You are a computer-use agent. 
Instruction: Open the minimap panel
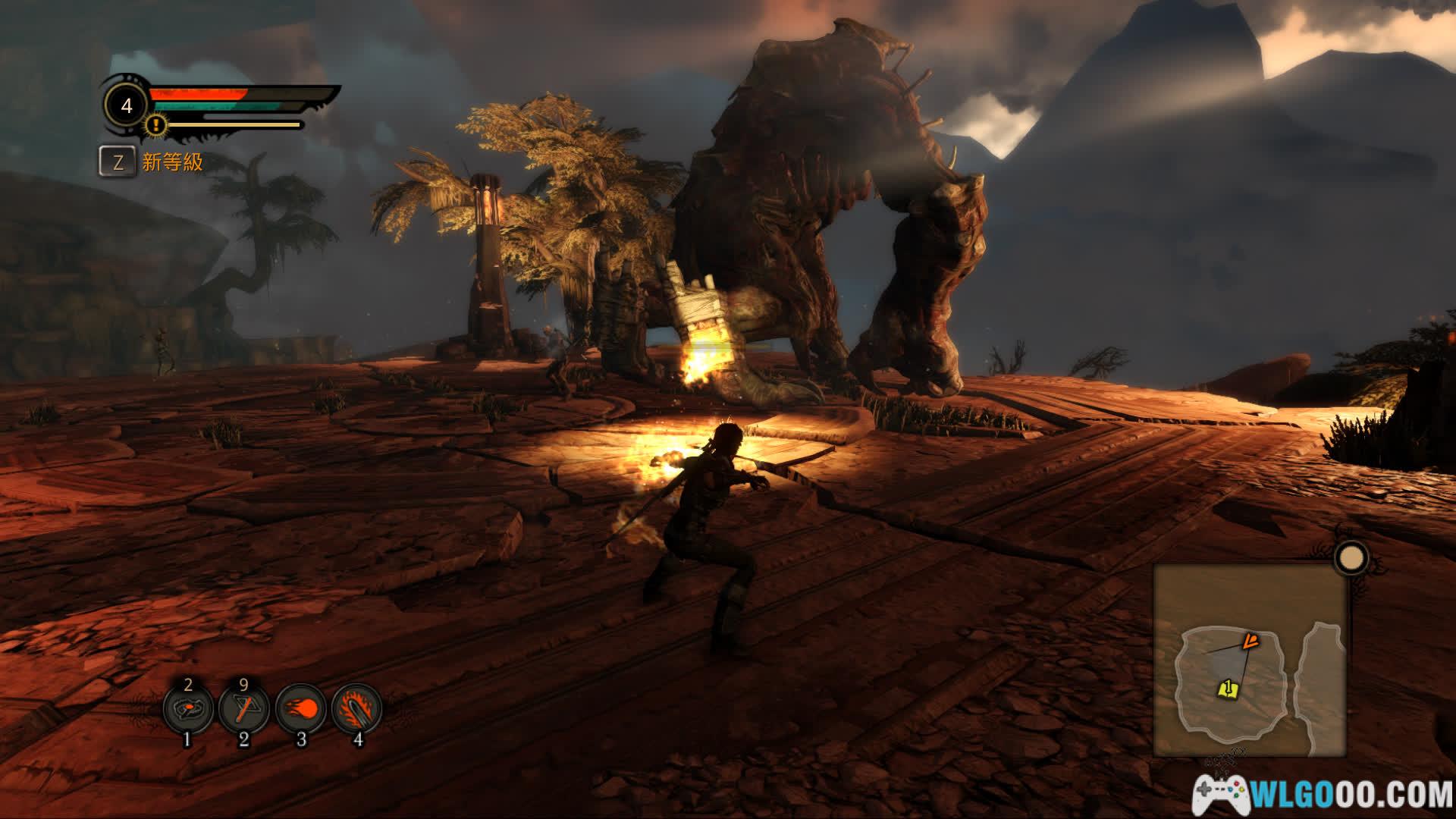1250,660
